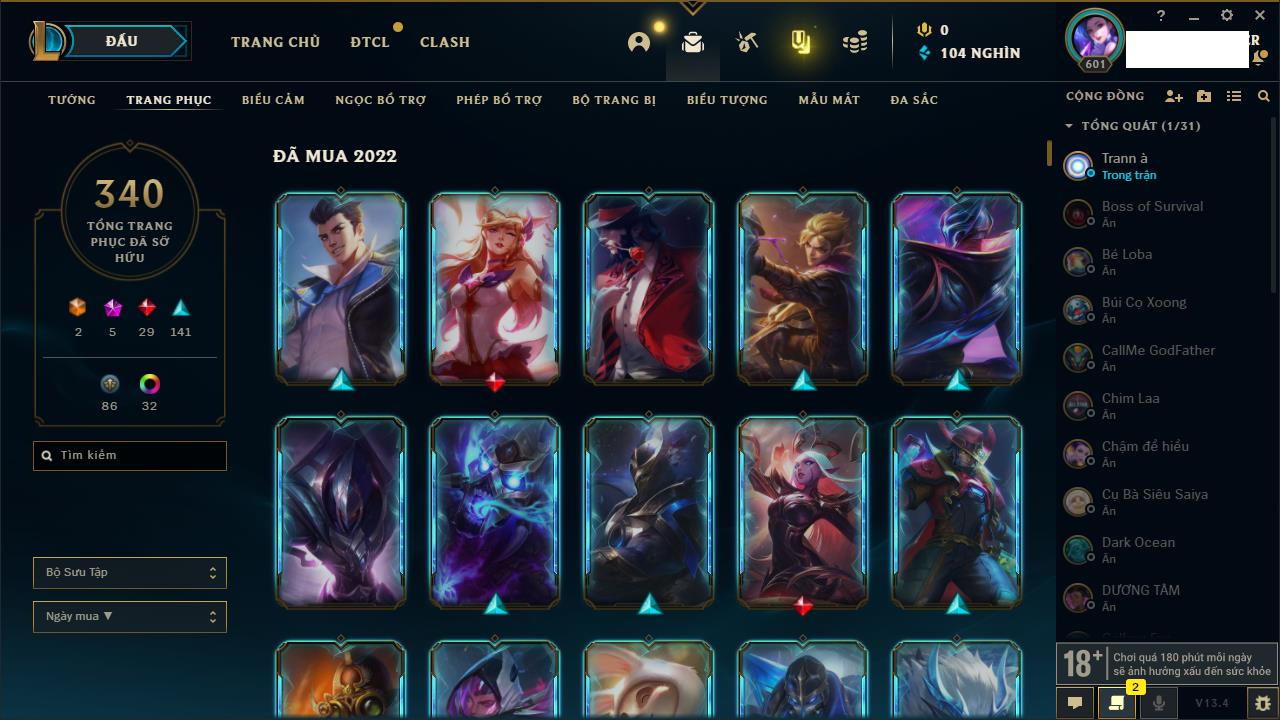Switch to PHÉP BỔ TRỢ spells tab
The image size is (1280, 720).
[499, 100]
